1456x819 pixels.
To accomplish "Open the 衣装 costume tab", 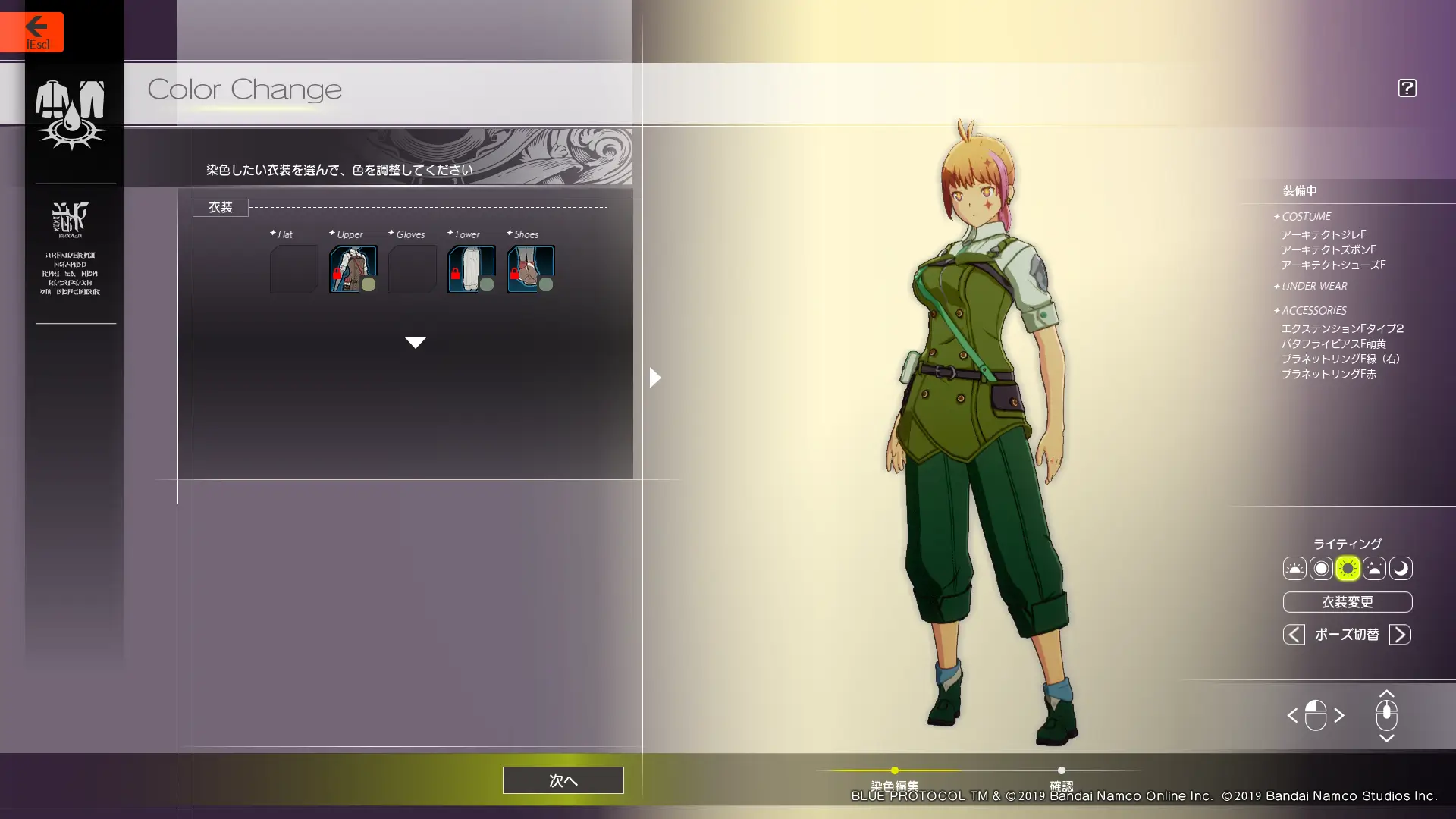I will [221, 208].
